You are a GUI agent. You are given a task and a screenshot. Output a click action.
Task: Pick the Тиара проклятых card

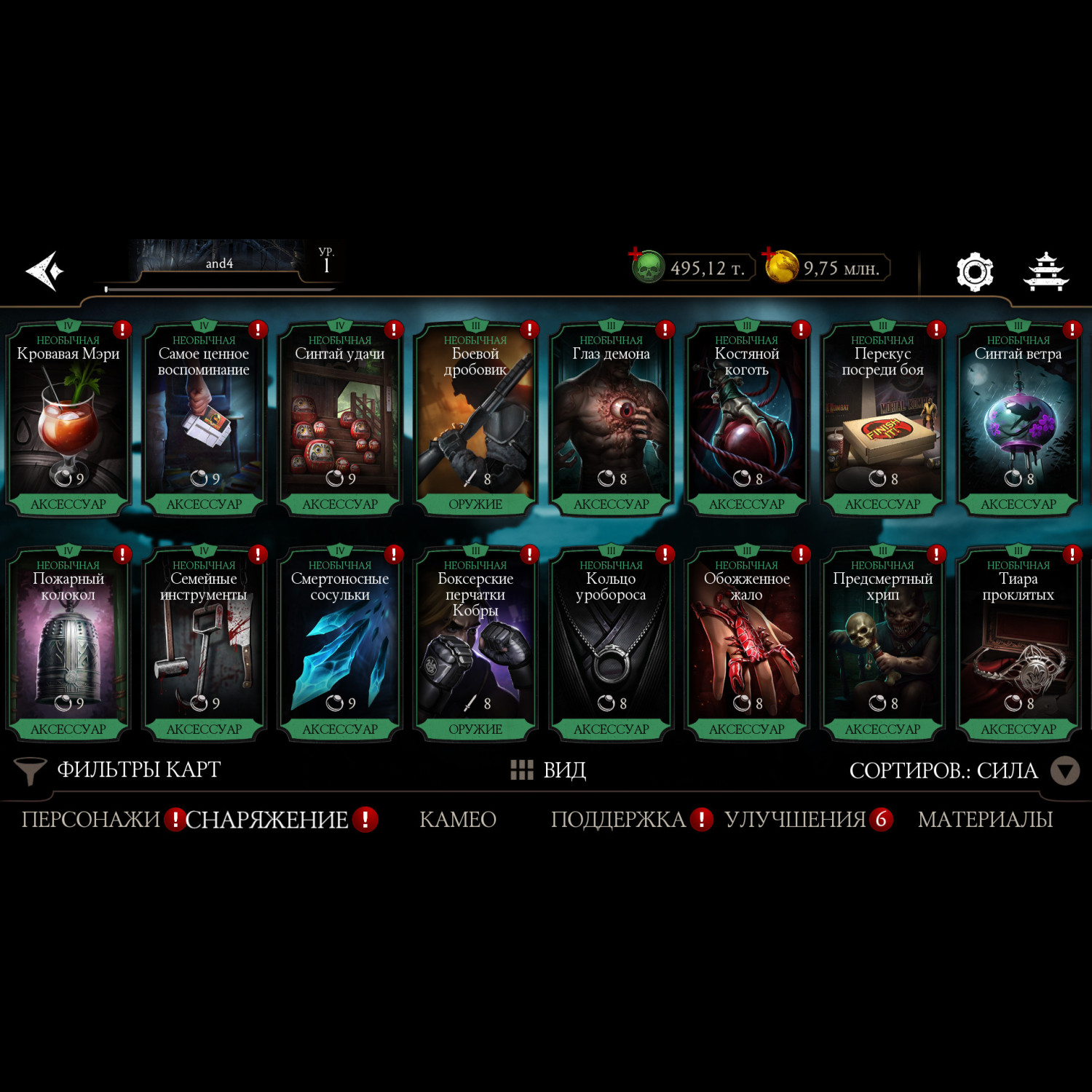(x=1018, y=644)
